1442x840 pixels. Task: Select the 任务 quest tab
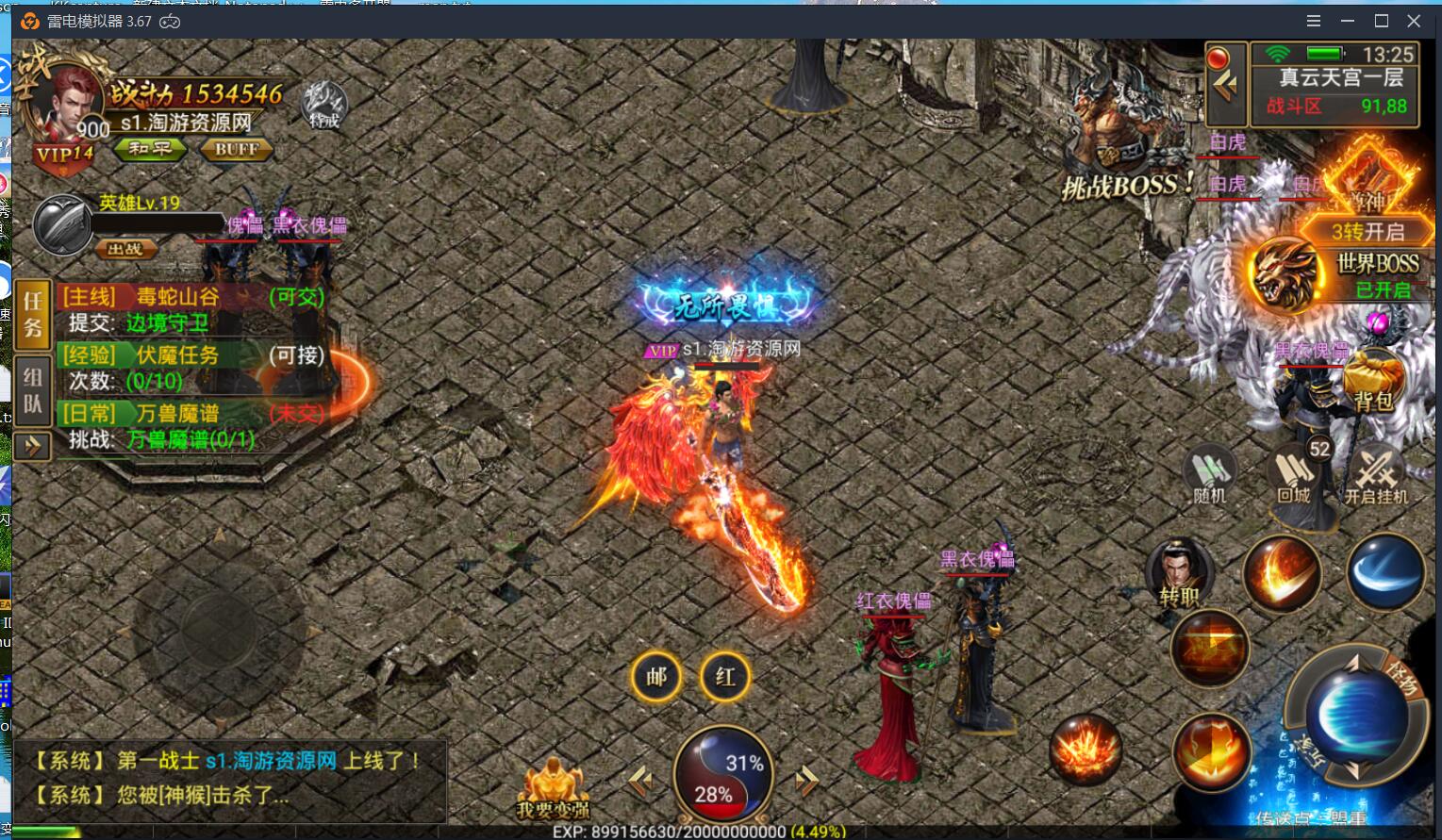(x=33, y=314)
